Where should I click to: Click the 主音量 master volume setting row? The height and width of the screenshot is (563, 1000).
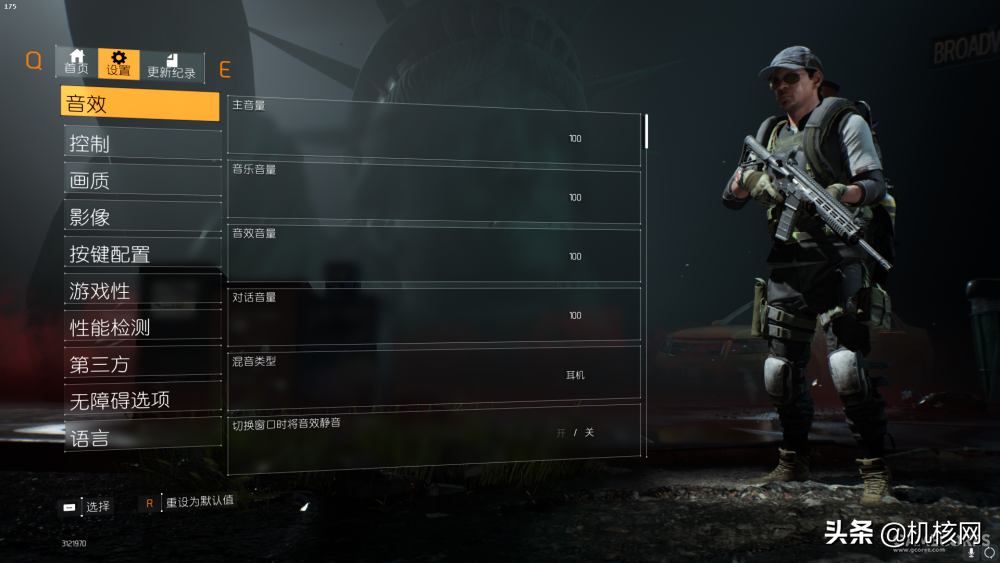coord(434,138)
